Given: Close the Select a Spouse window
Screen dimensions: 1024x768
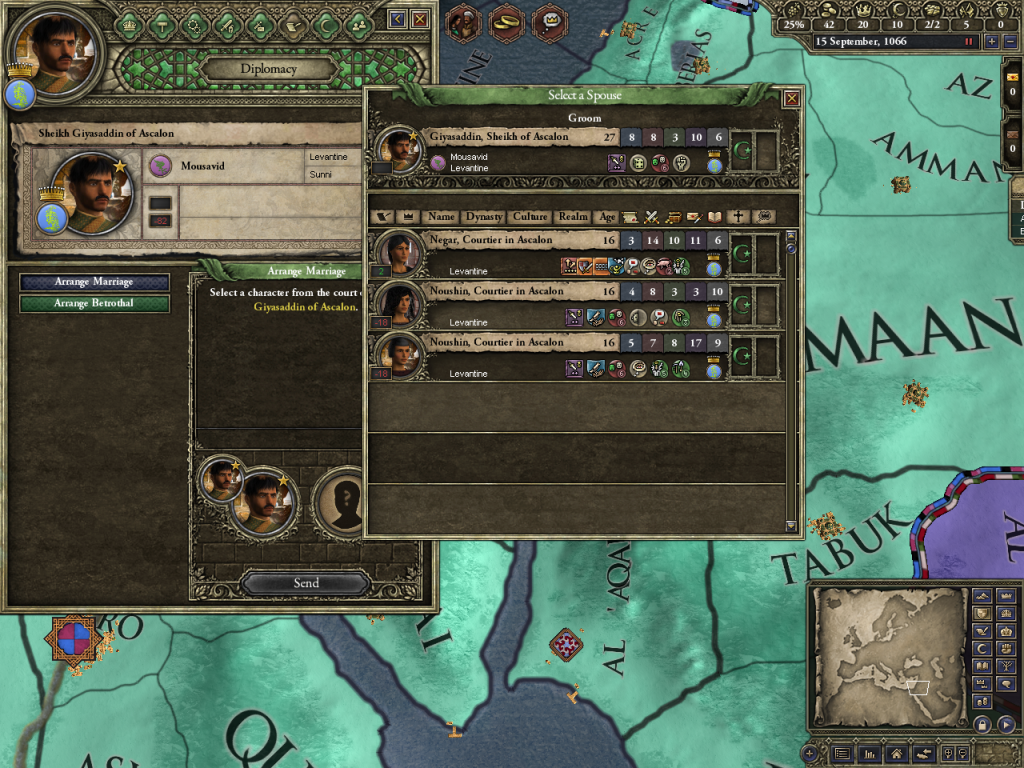Looking at the screenshot, I should pos(791,97).
